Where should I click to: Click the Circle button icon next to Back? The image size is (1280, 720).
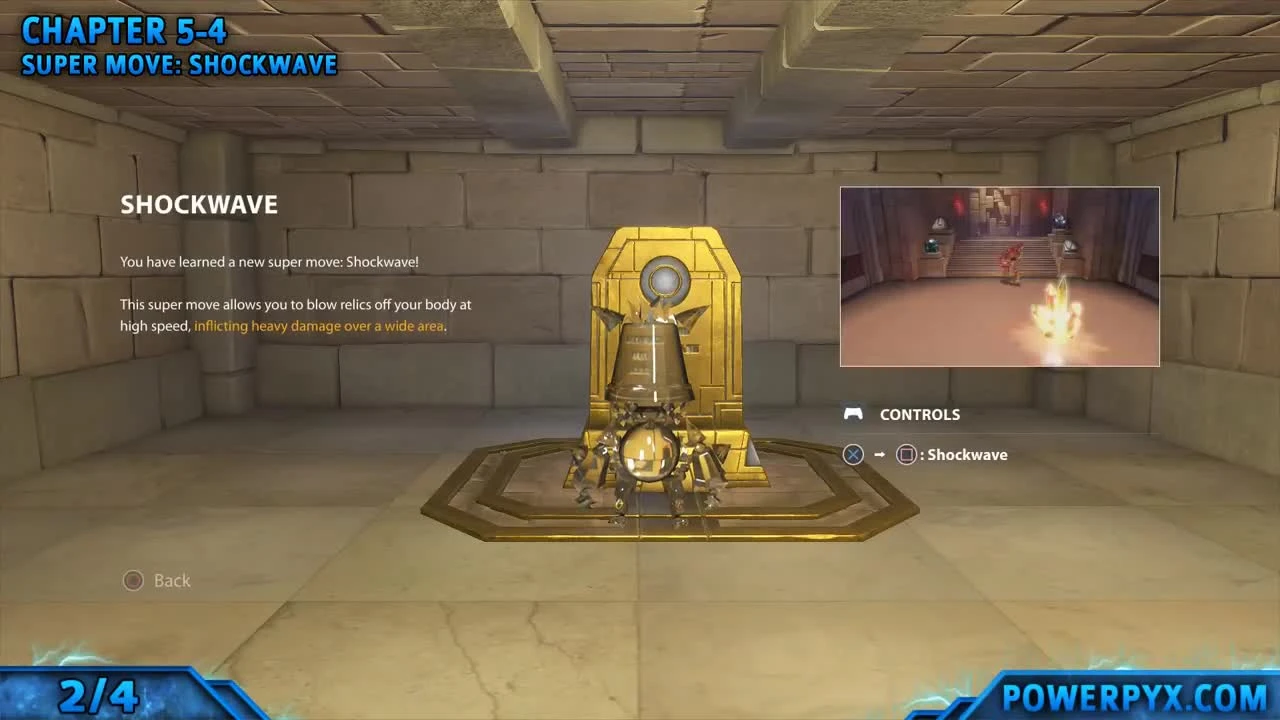tap(133, 580)
